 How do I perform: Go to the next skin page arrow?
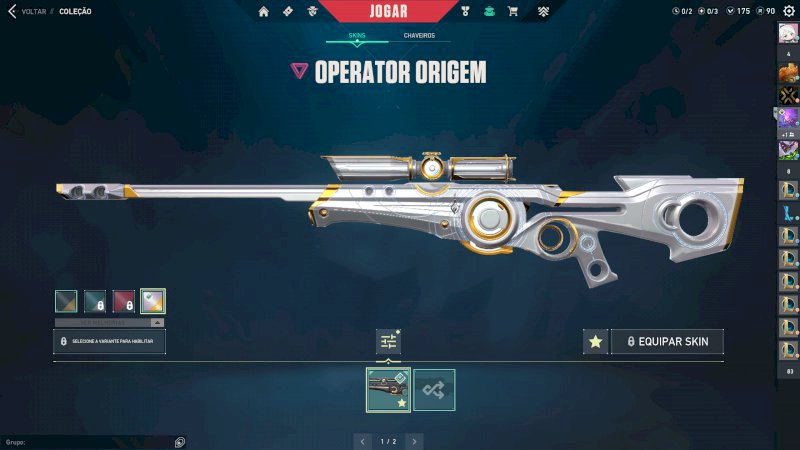pyautogui.click(x=414, y=440)
